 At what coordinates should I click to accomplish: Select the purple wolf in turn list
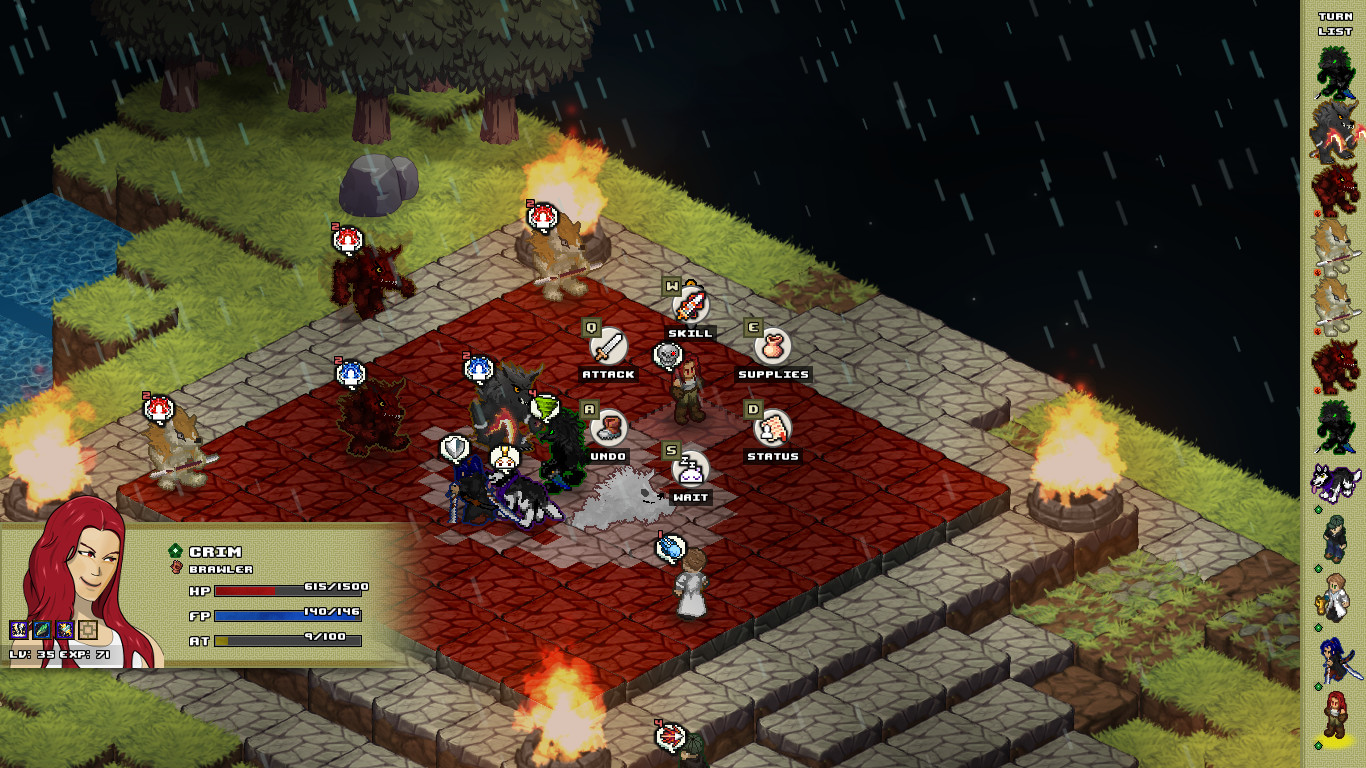[1335, 484]
